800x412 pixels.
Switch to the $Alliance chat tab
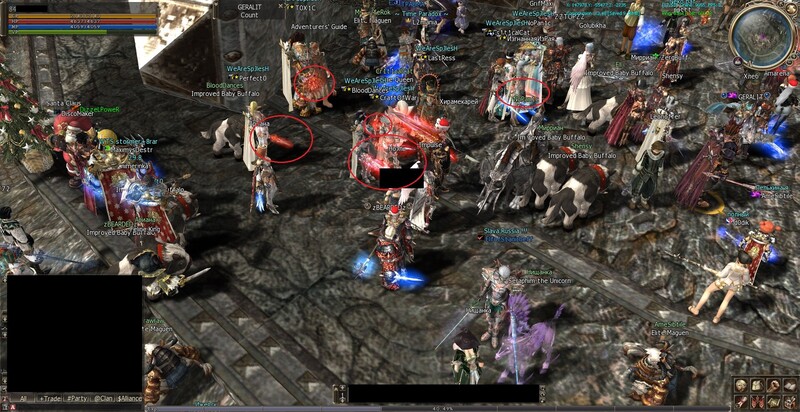(x=131, y=398)
